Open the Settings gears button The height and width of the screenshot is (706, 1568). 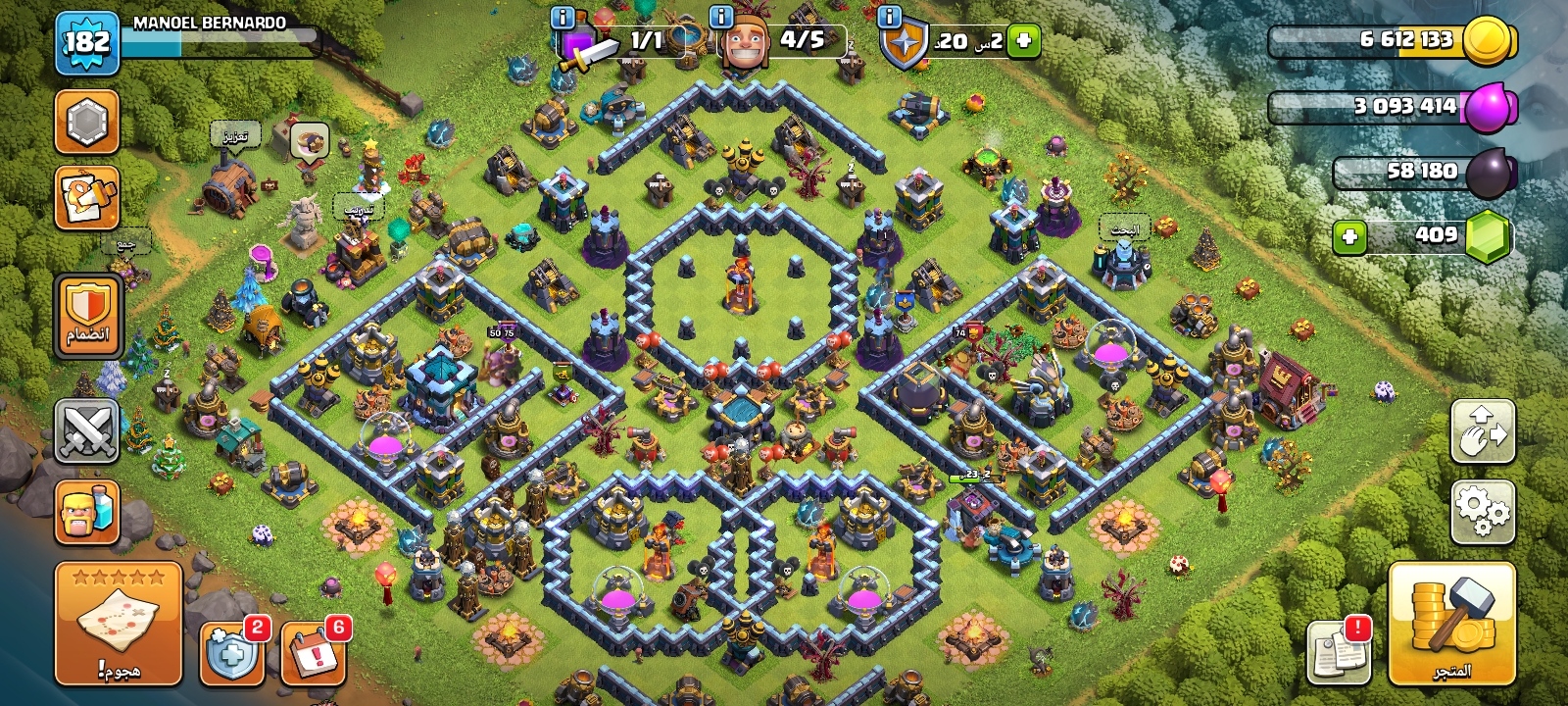pos(1483,511)
